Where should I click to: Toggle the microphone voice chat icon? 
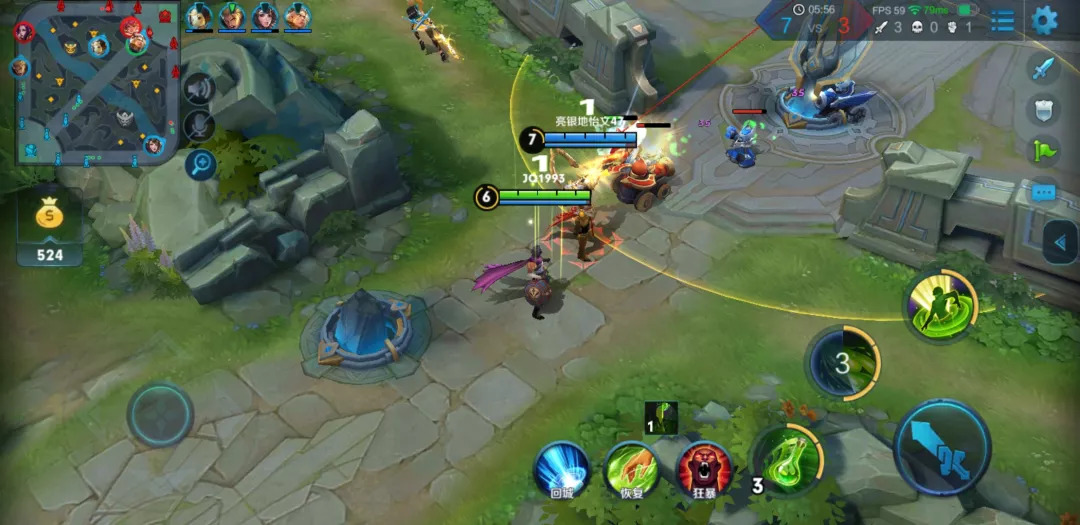coord(199,126)
